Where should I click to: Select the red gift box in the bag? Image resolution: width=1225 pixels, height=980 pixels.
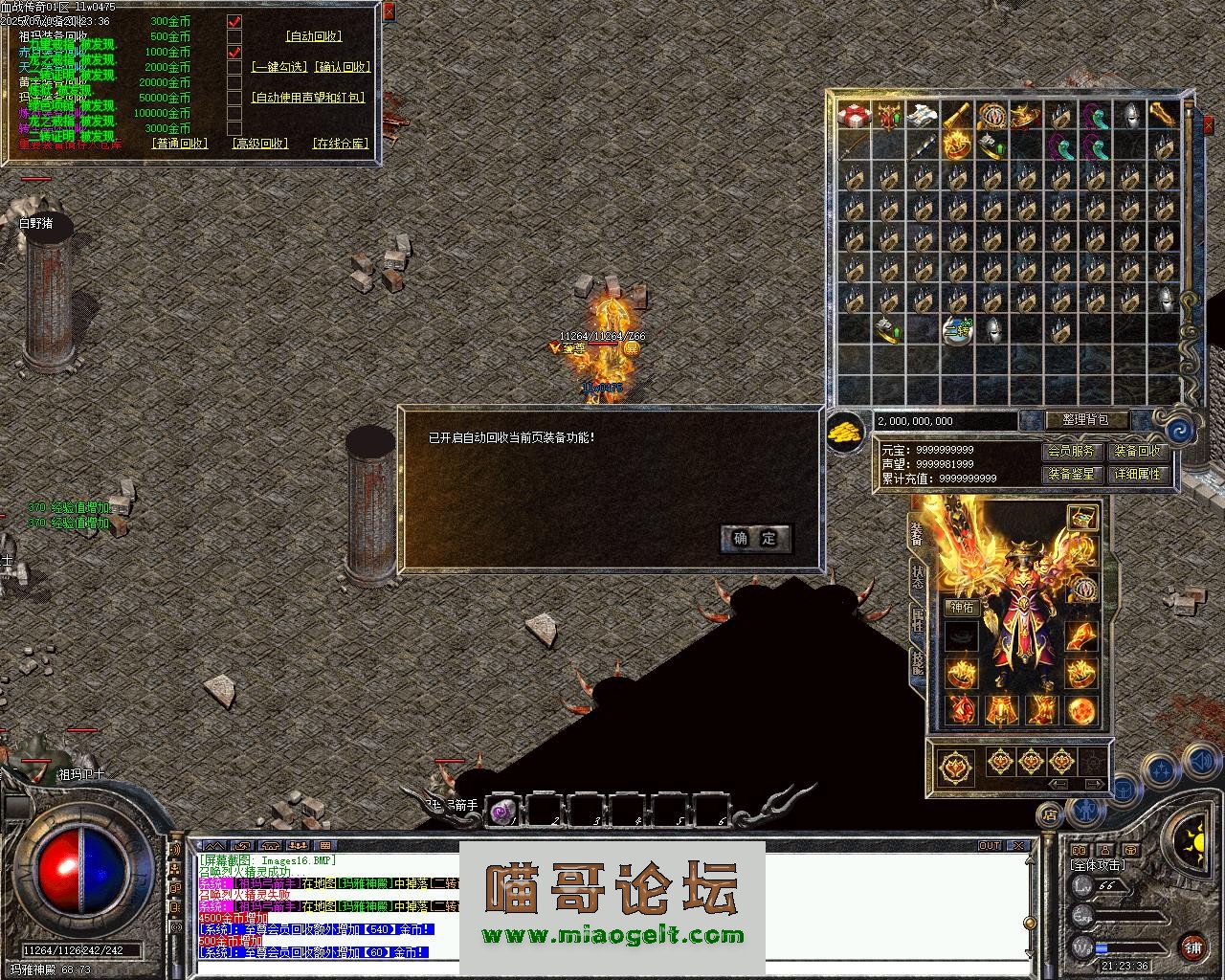tap(854, 116)
